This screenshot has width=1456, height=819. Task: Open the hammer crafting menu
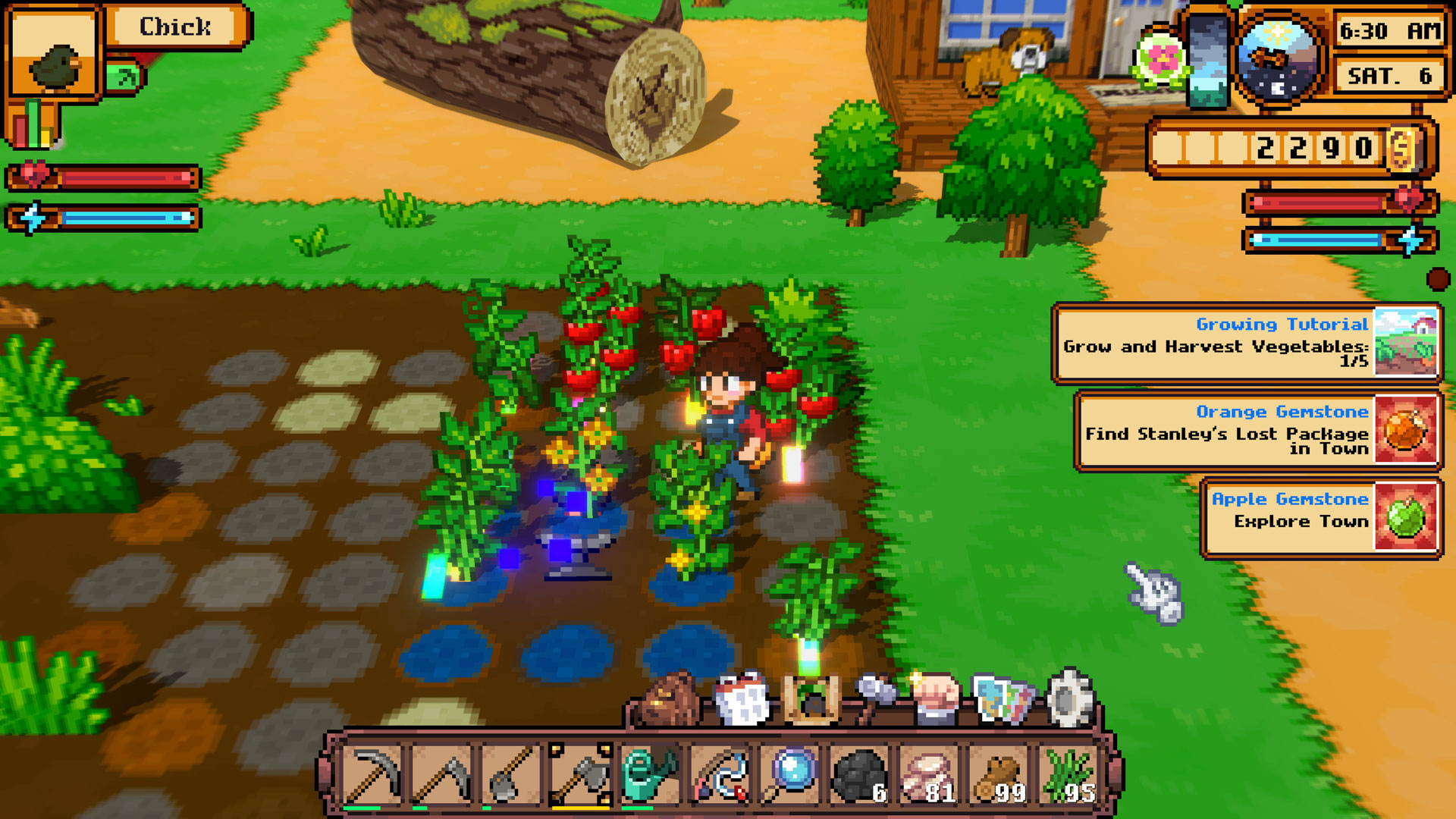click(x=876, y=698)
